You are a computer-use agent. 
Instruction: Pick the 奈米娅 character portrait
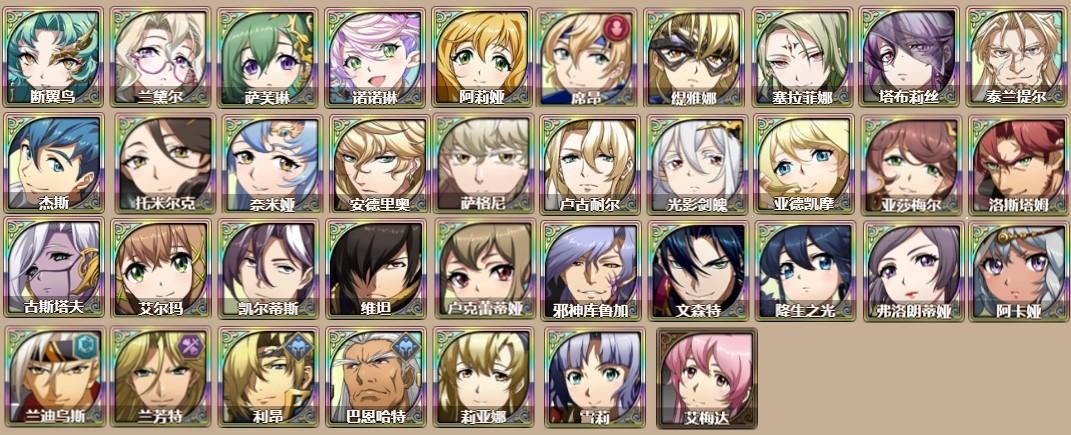point(268,164)
